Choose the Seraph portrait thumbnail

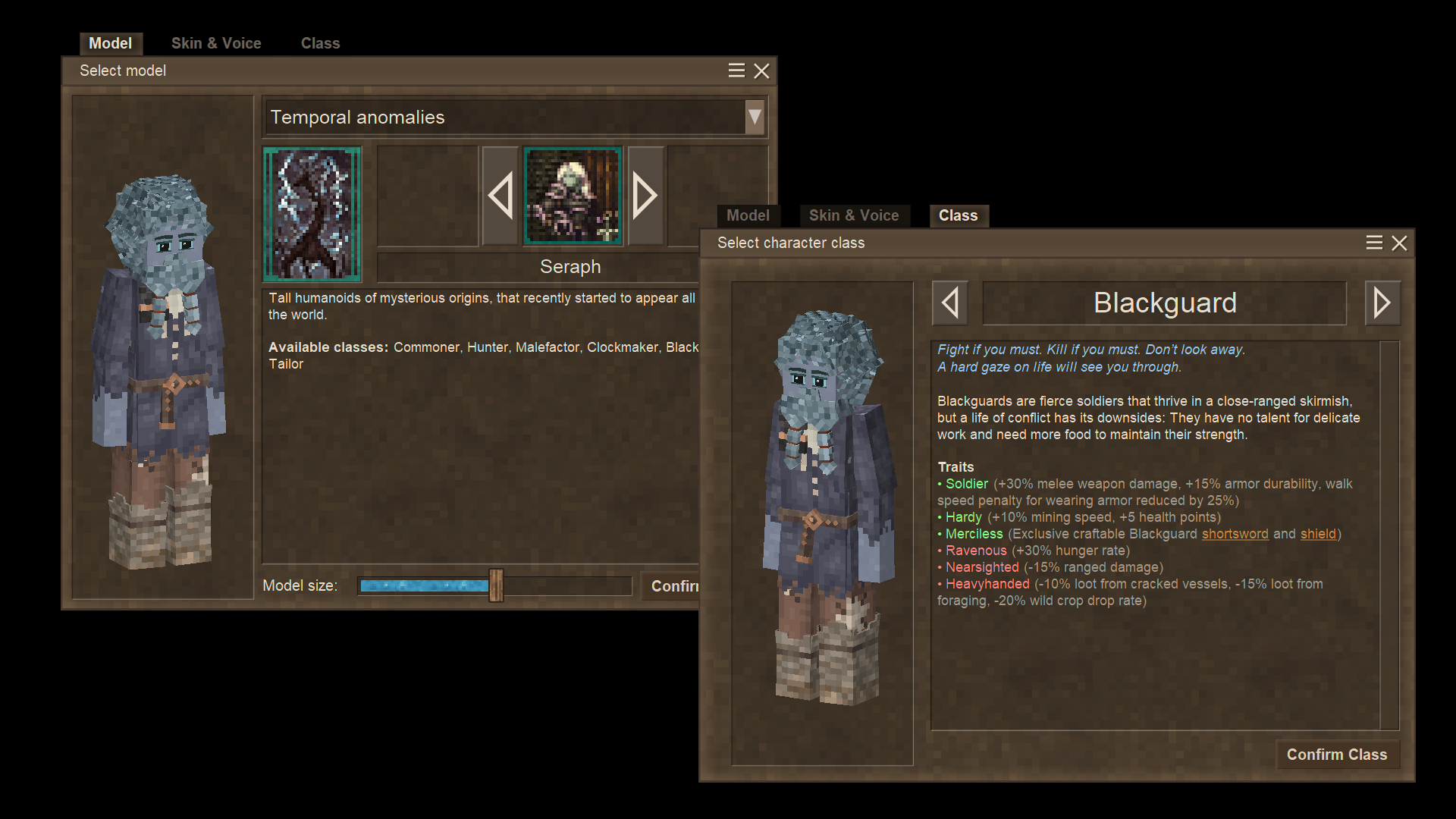click(x=573, y=196)
